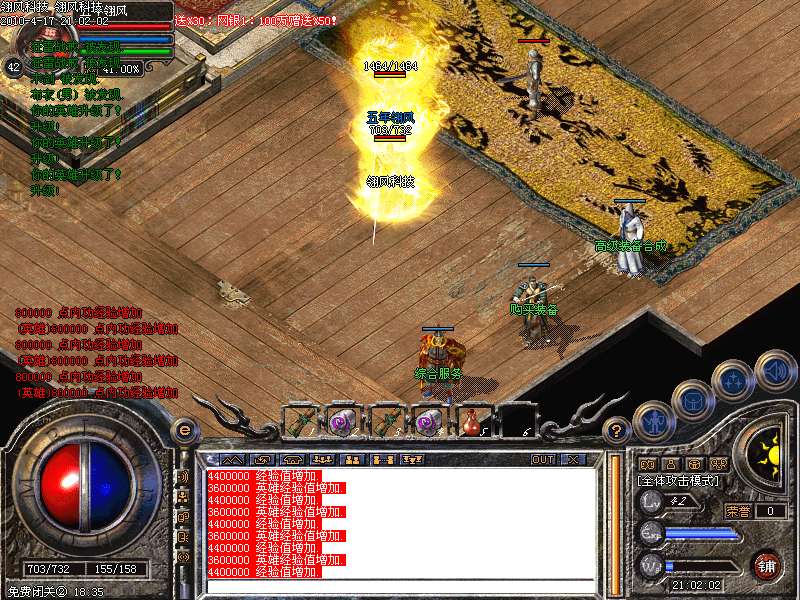
Task: Click the chat text input field
Action: click(400, 586)
